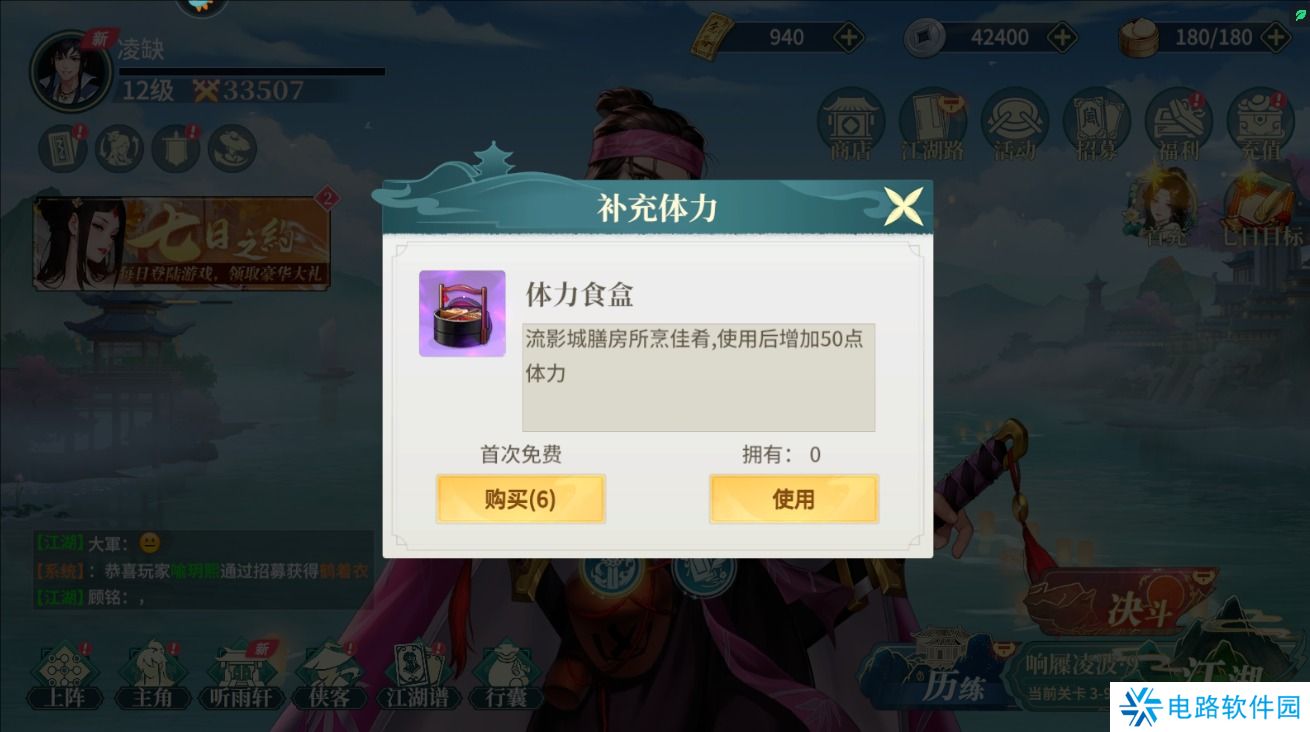This screenshot has height=732, width=1310.
Task: Open the 招募 (Recruit) icon
Action: click(x=1096, y=122)
